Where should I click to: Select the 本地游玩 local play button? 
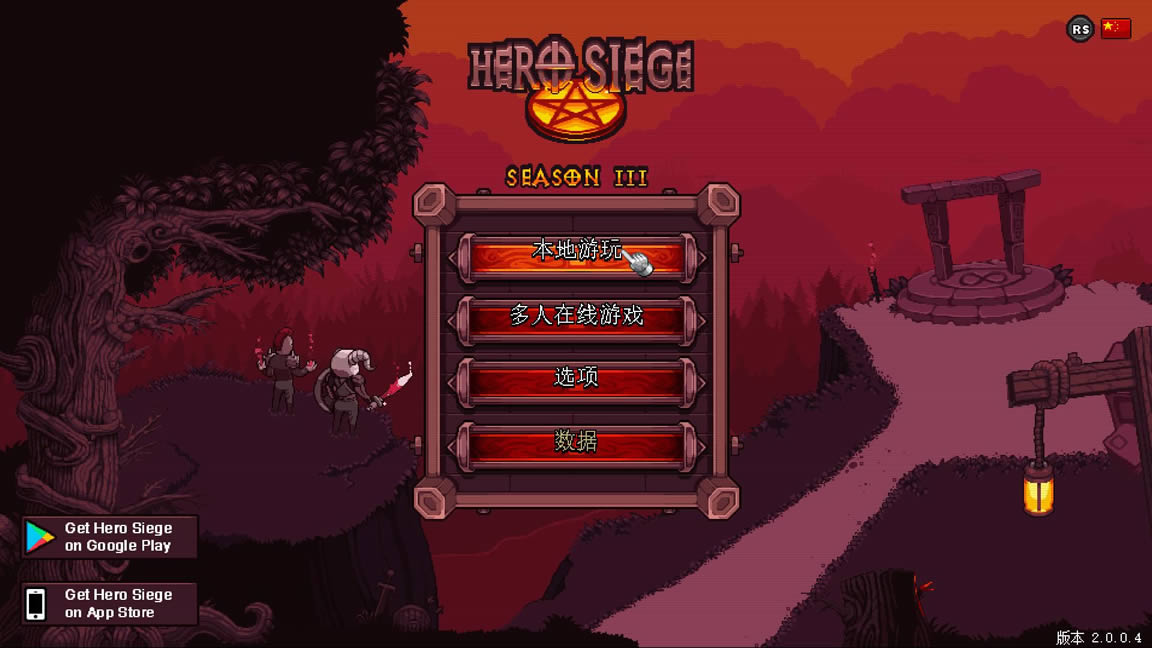pyautogui.click(x=576, y=254)
